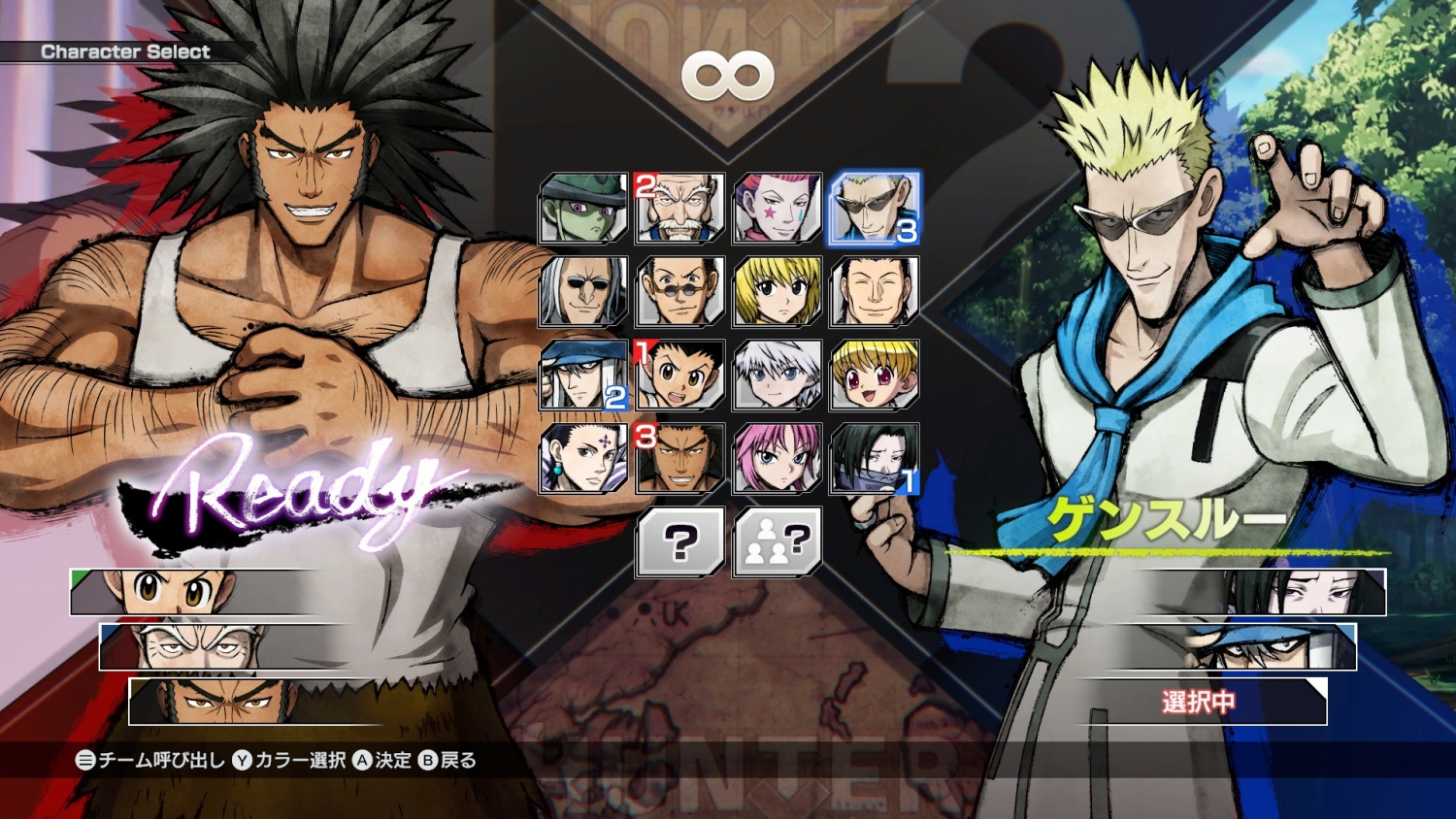Pick blond Kurapika from the roster
The image size is (1456, 819).
(x=778, y=291)
